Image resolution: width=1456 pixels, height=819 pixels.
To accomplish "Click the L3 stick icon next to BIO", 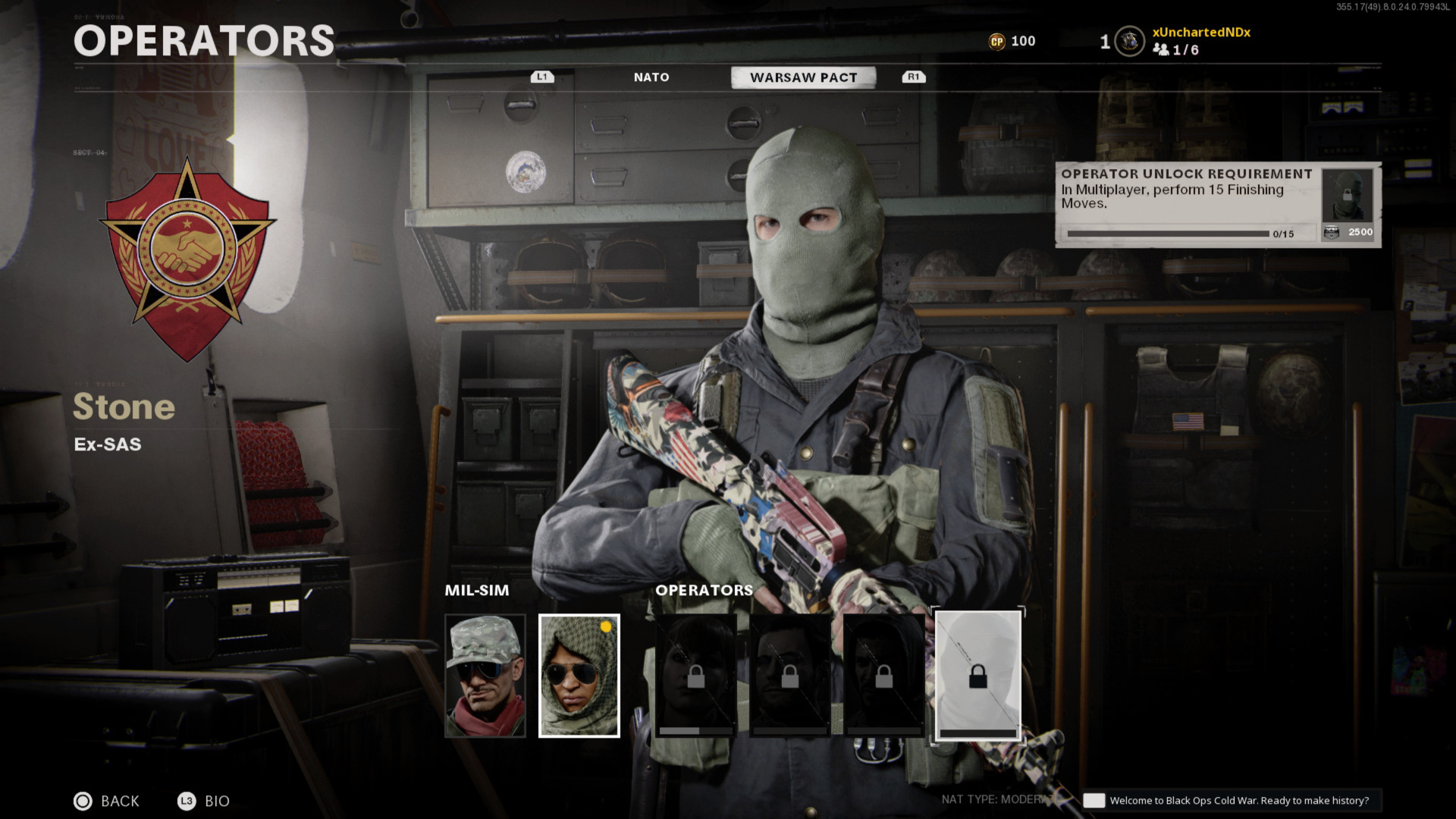I will [186, 801].
